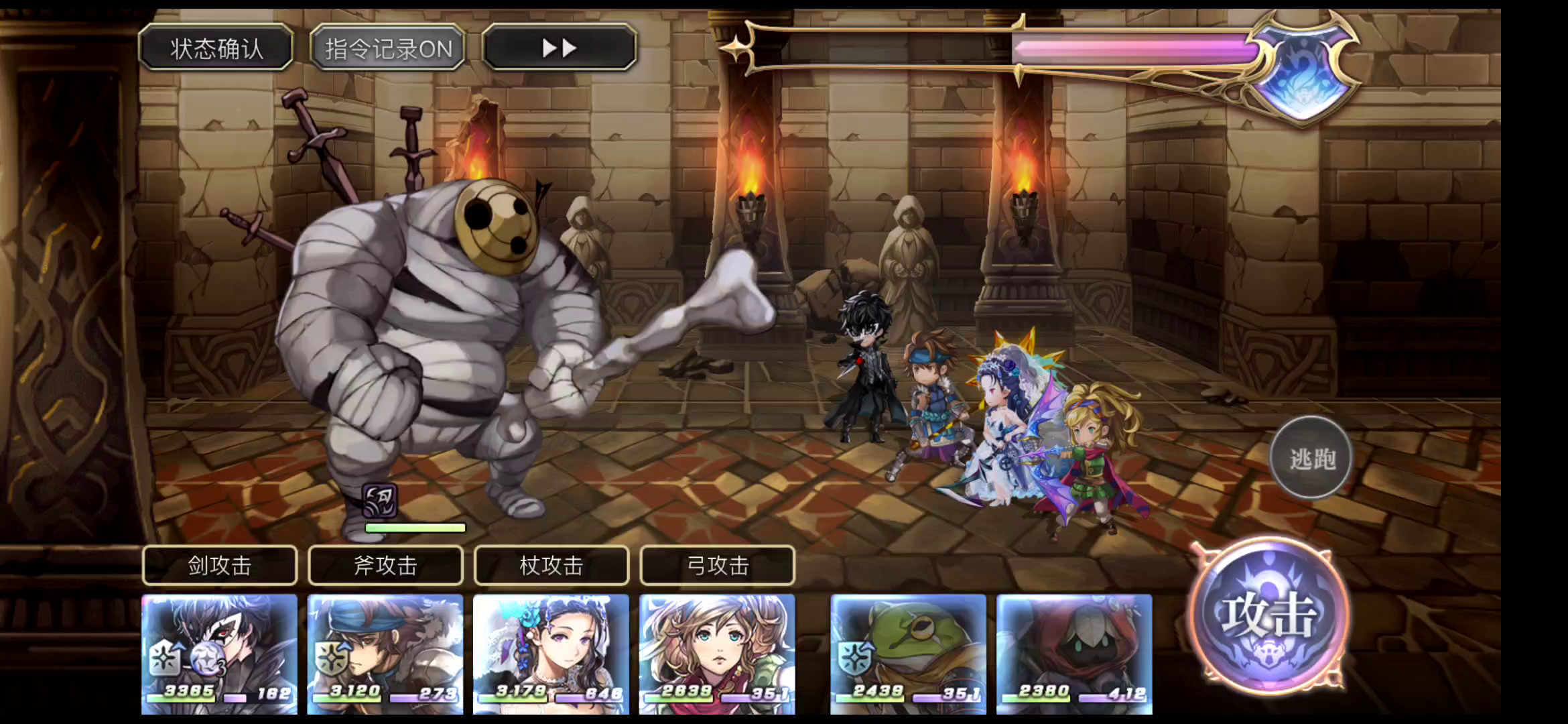Select the blue-headband swordsman portrait
This screenshot has width=1568, height=724.
[x=385, y=654]
